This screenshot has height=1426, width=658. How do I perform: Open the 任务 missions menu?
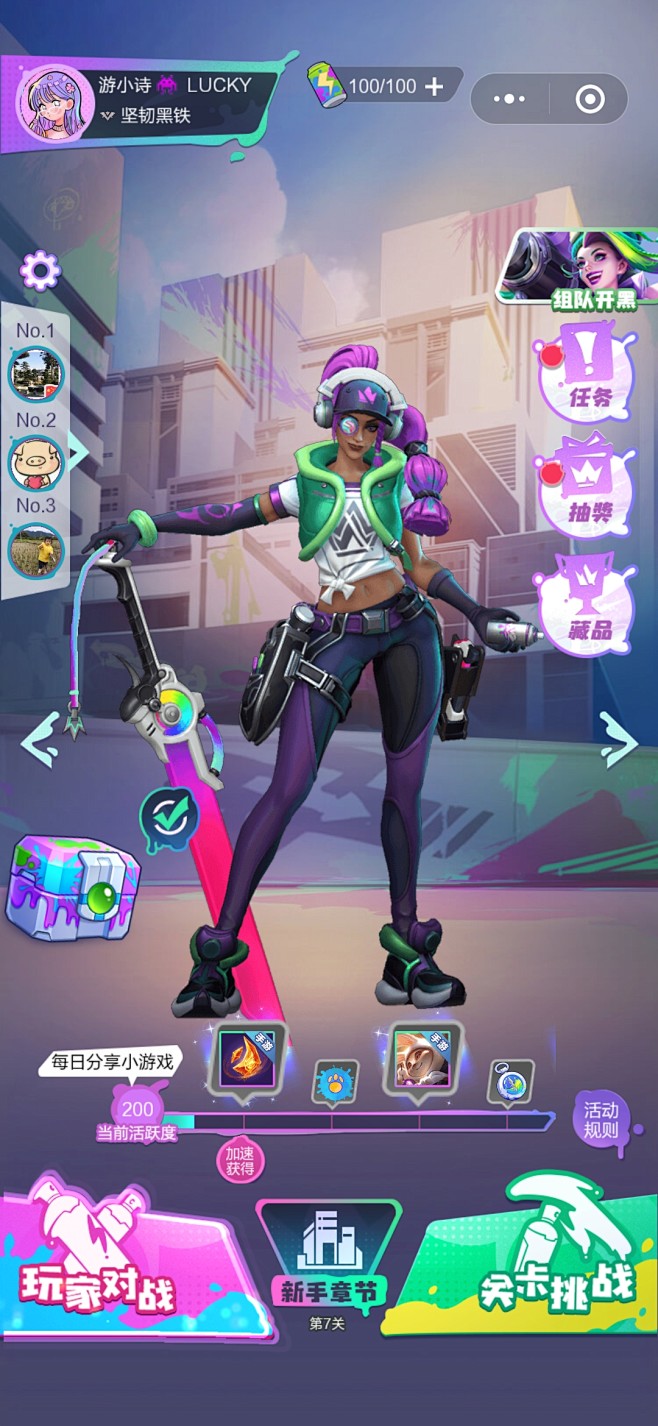[590, 370]
